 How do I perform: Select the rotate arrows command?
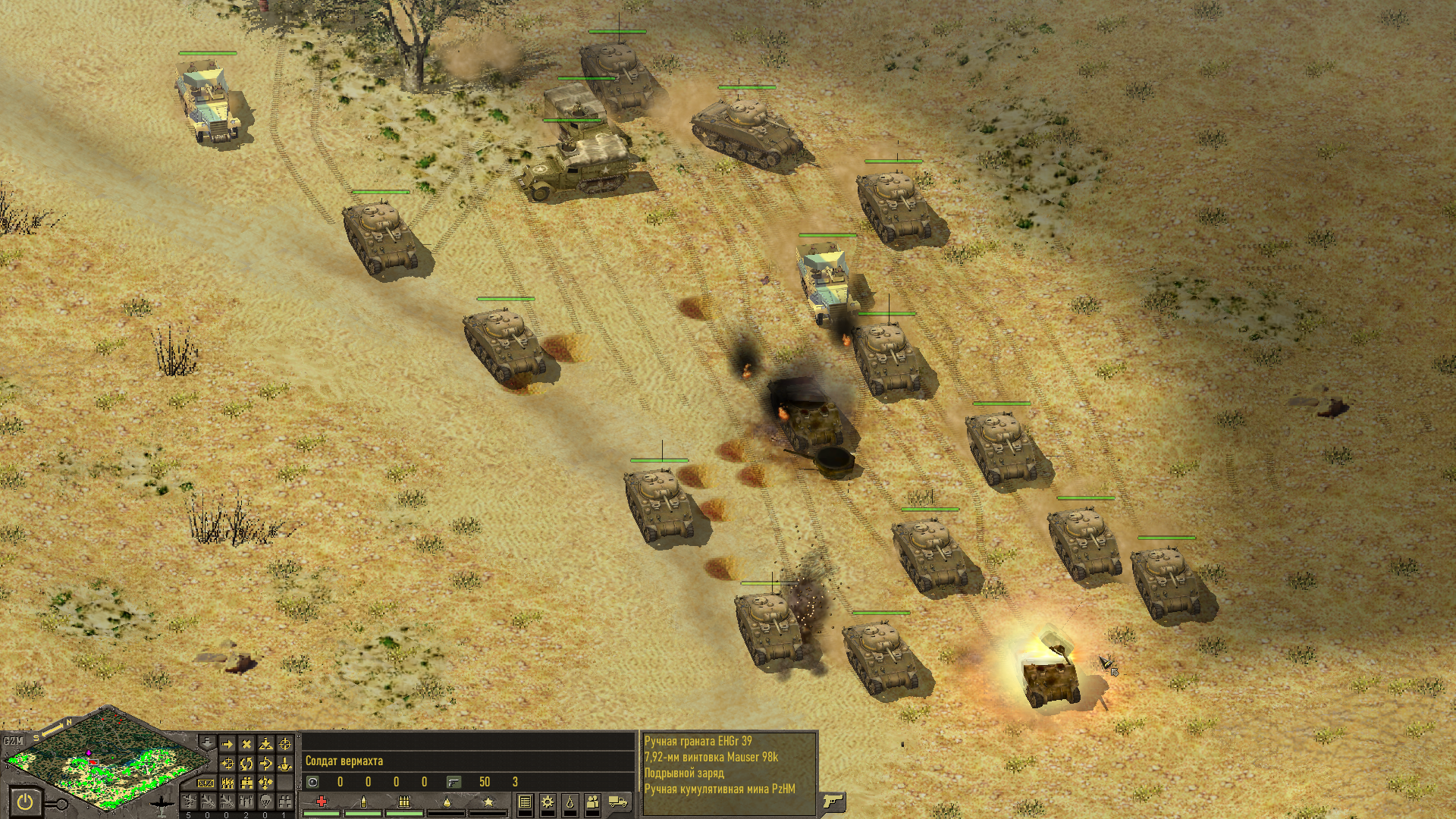pyautogui.click(x=246, y=764)
